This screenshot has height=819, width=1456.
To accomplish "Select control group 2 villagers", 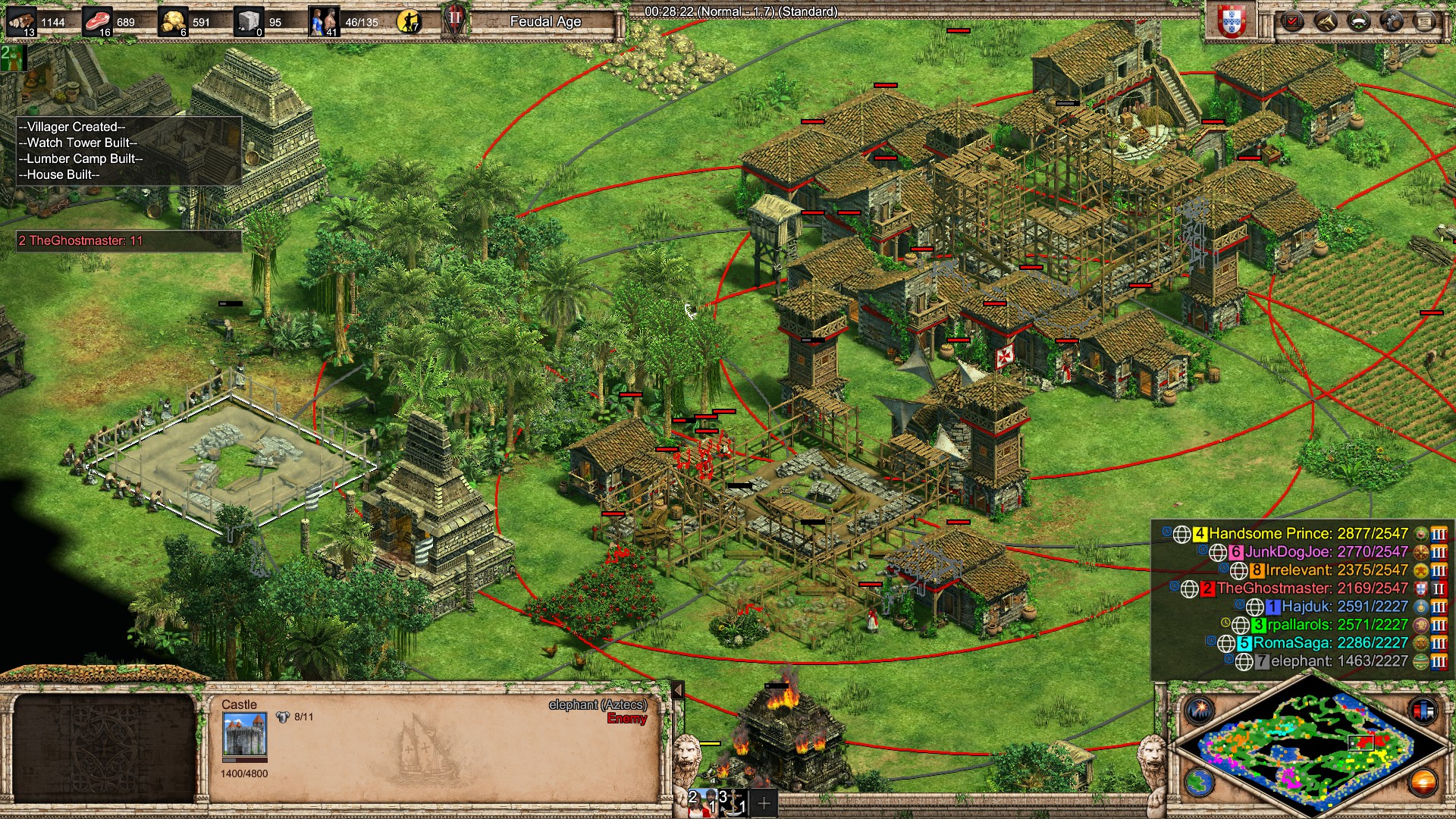I will (702, 802).
